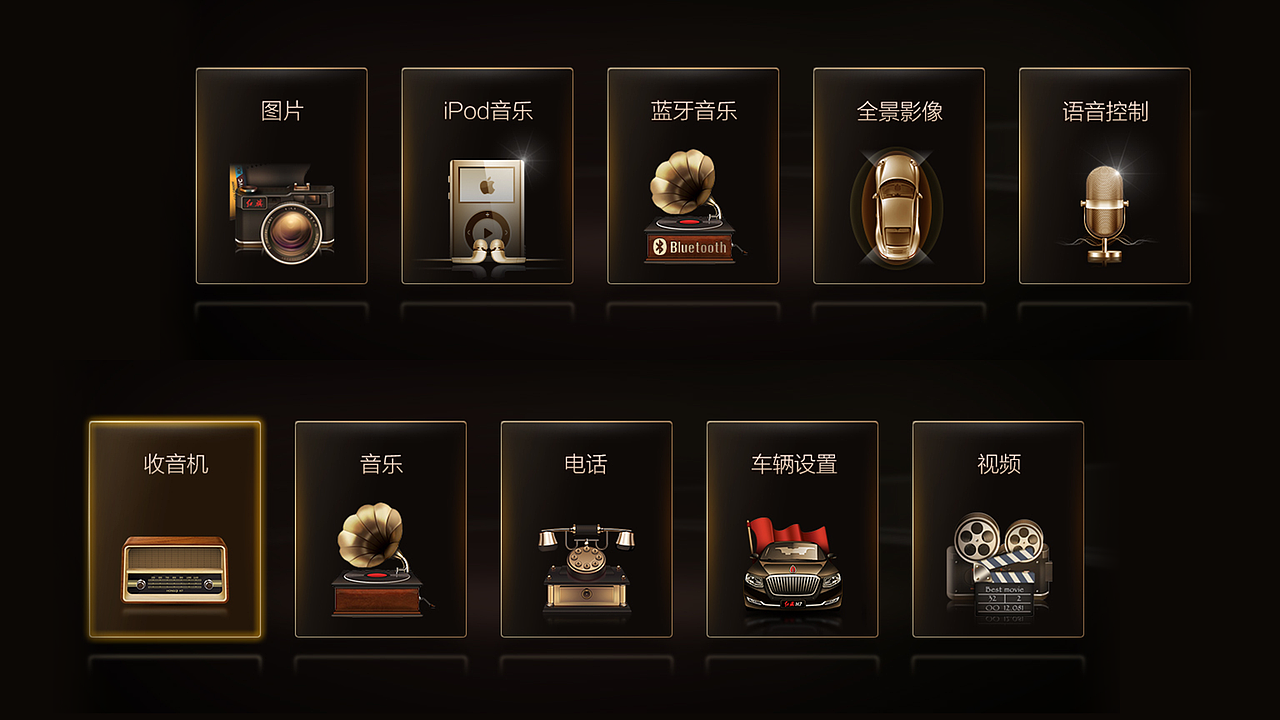The height and width of the screenshot is (720, 1280).
Task: Click the 电话 title text
Action: (586, 464)
